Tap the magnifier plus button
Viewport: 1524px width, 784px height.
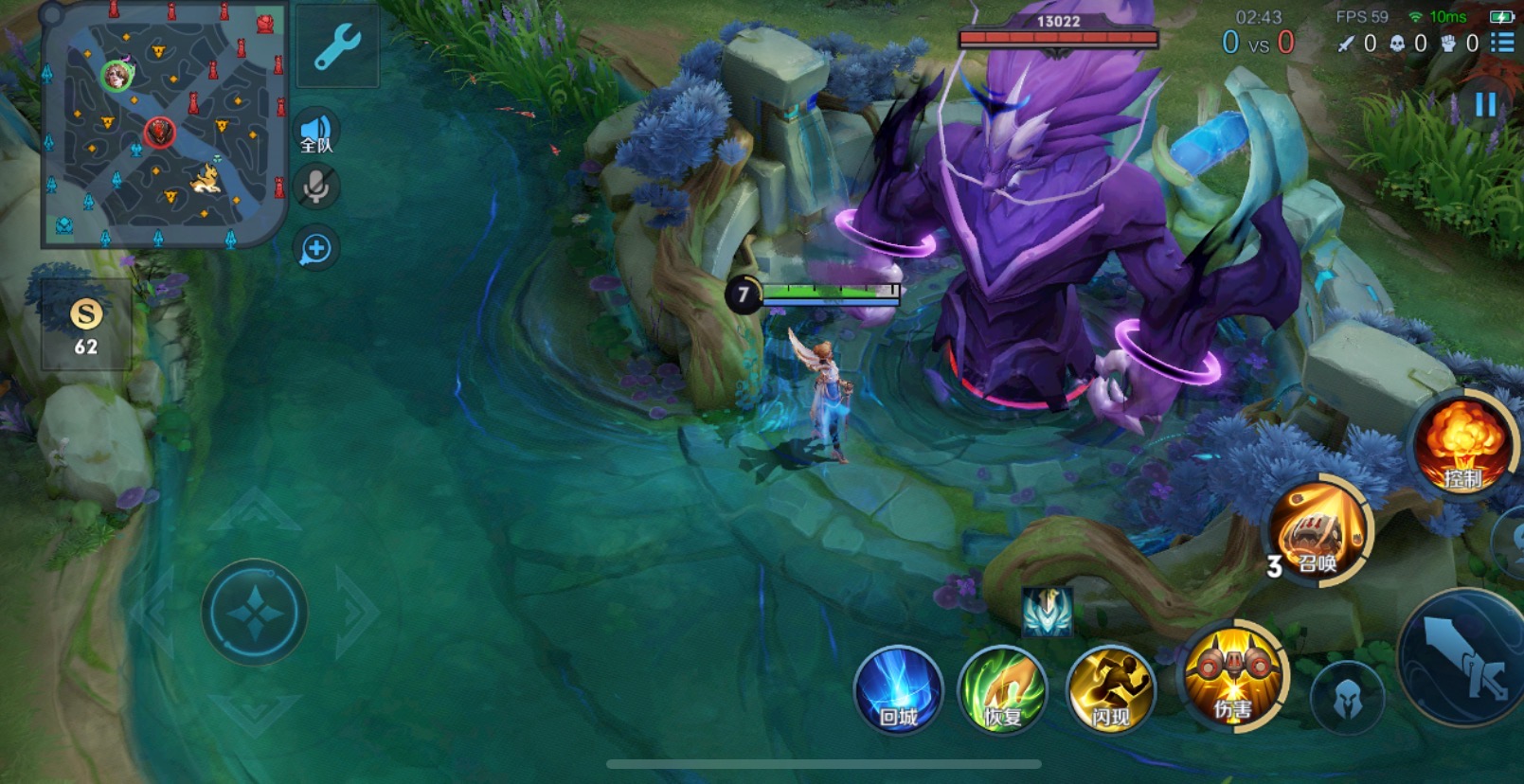pos(316,249)
